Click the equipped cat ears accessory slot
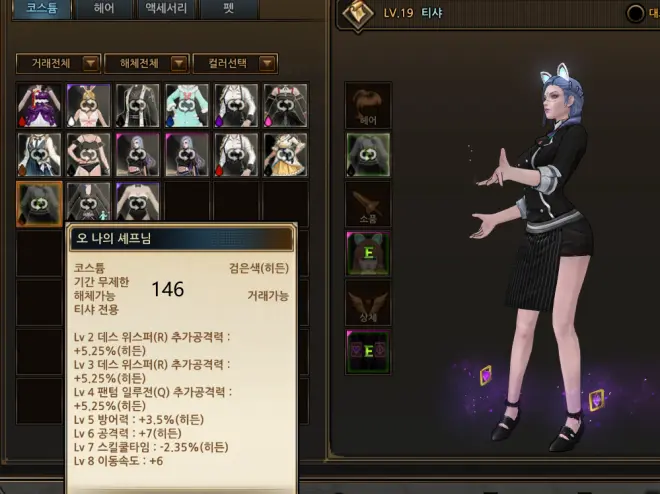The image size is (660, 494). pos(367,252)
